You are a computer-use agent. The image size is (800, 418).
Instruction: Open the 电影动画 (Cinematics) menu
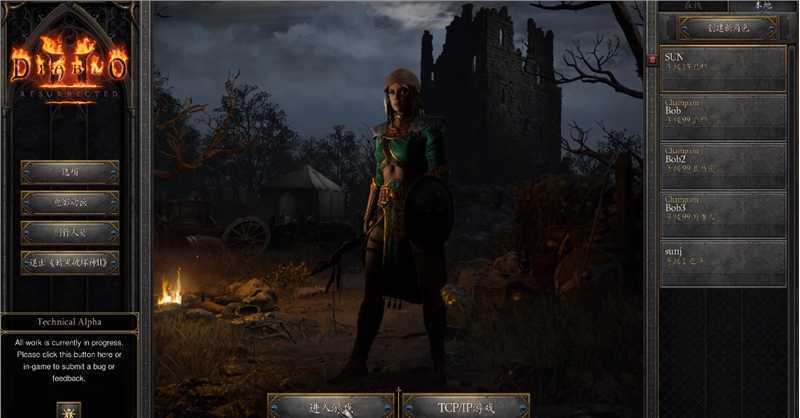(70, 203)
